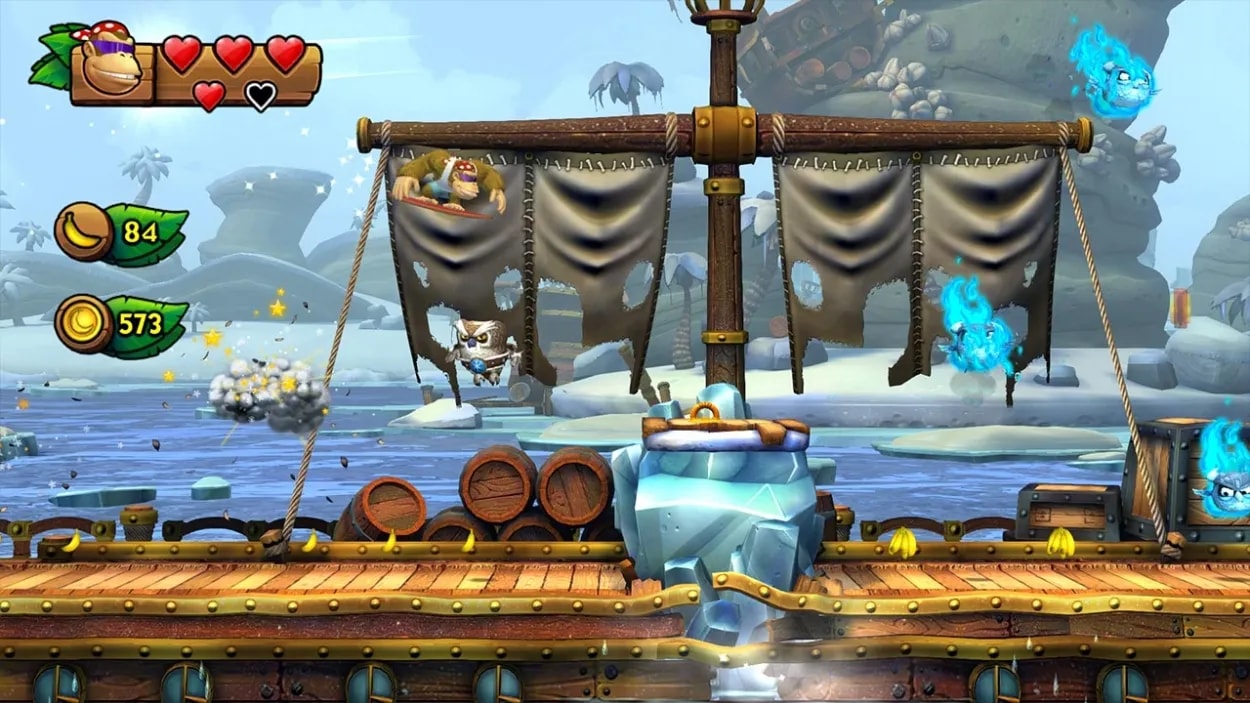This screenshot has width=1250, height=703.
Task: Select the banana counter icon
Action: (x=84, y=232)
